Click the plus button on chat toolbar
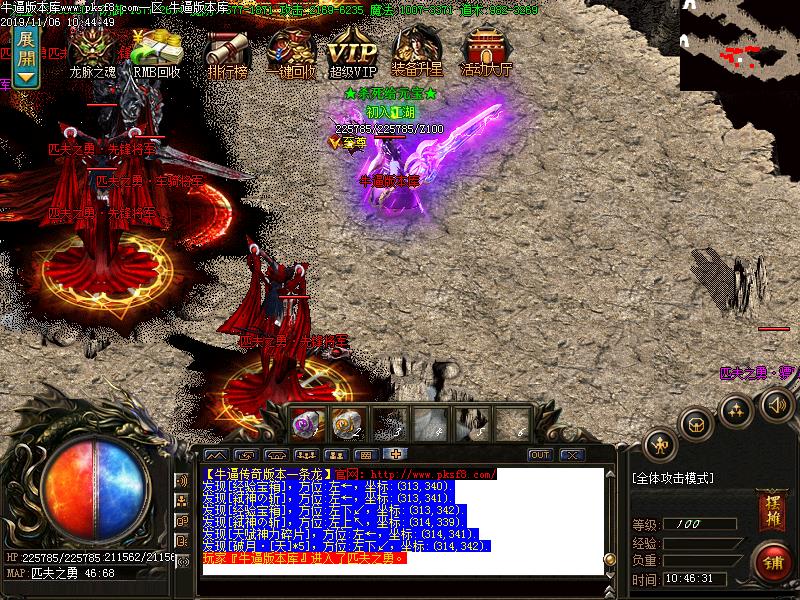The height and width of the screenshot is (600, 800). (x=395, y=454)
